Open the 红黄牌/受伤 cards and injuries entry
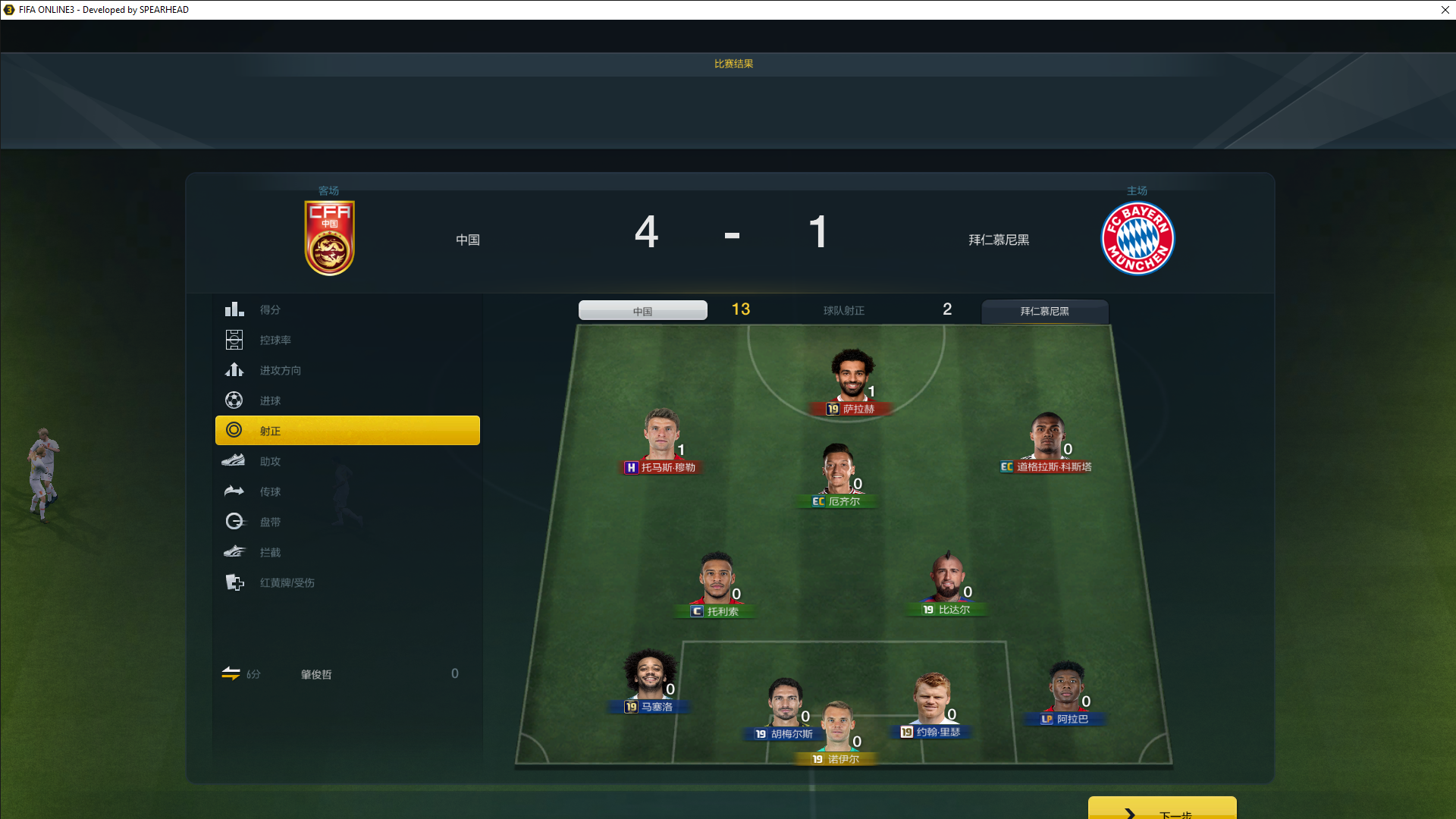The image size is (1456, 819). [x=287, y=582]
